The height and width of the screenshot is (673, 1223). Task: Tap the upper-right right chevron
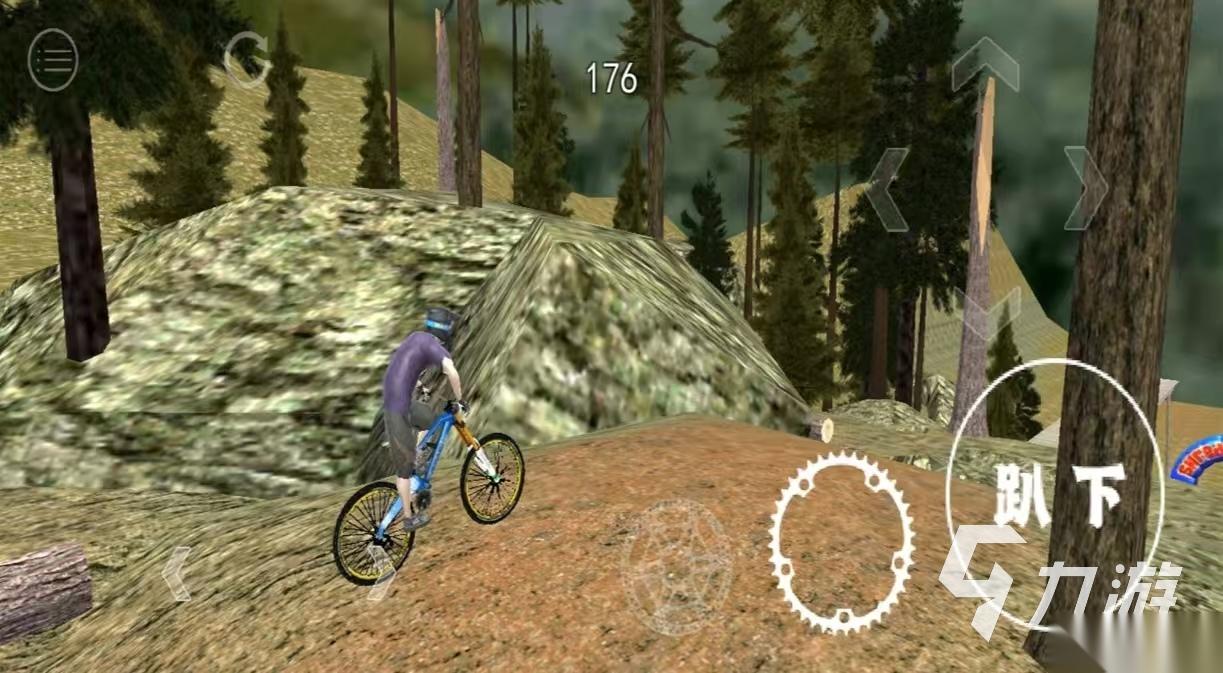click(1084, 188)
